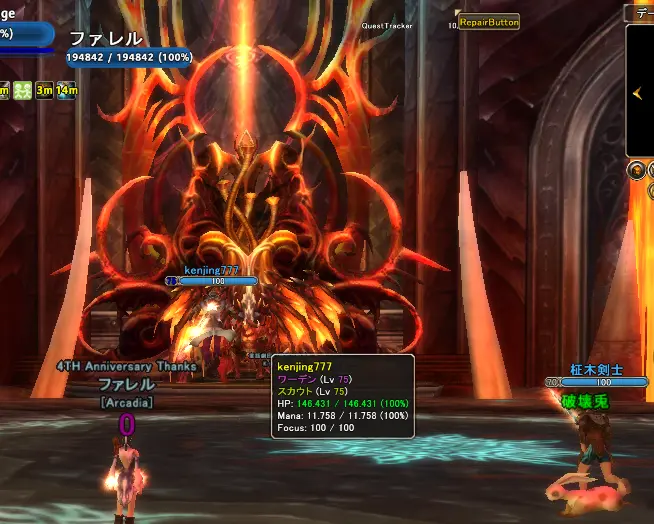Click the yellow arrow on the minimap panel
654x524 pixels.
coord(637,94)
